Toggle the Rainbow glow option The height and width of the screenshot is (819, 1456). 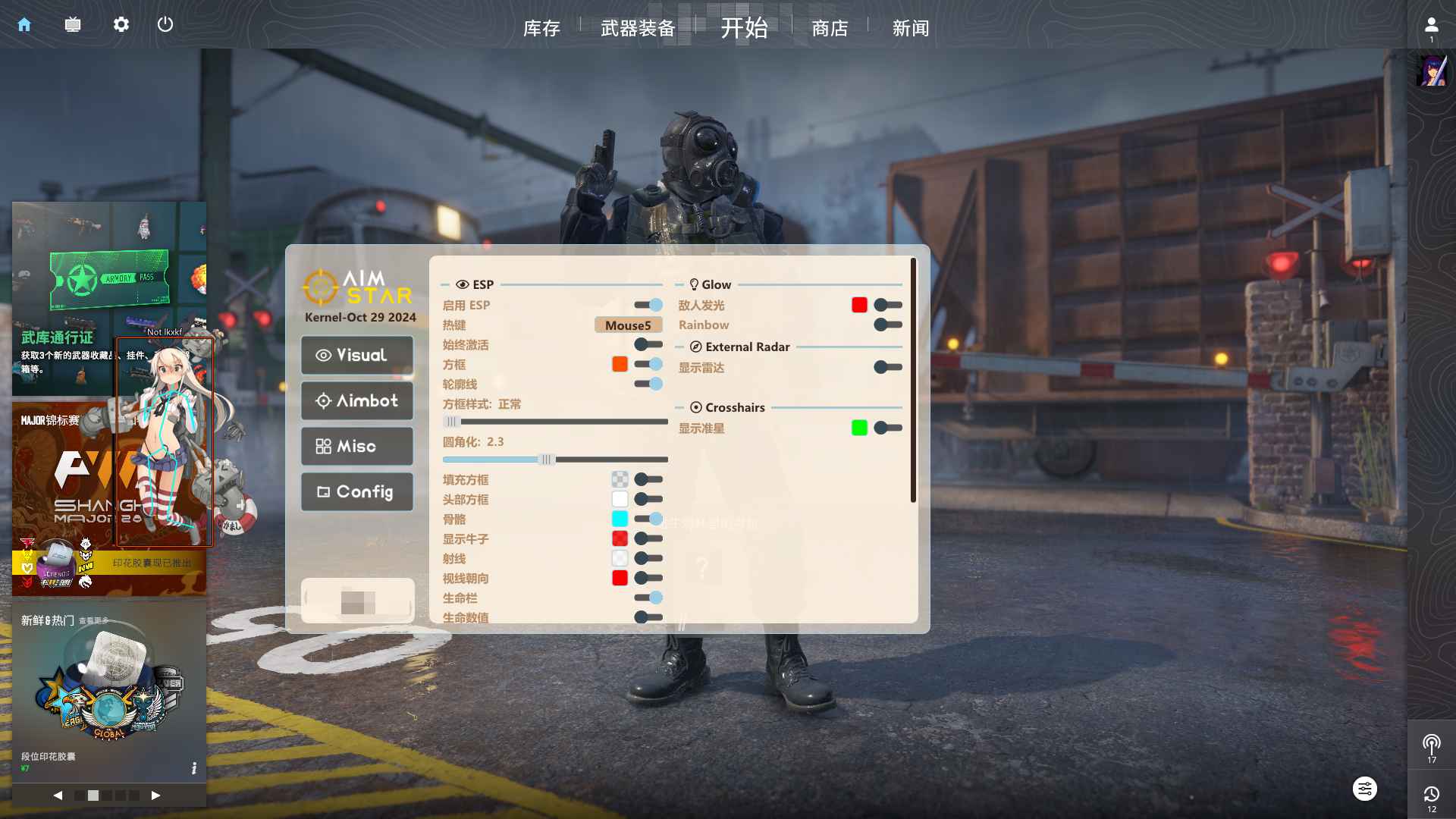888,325
